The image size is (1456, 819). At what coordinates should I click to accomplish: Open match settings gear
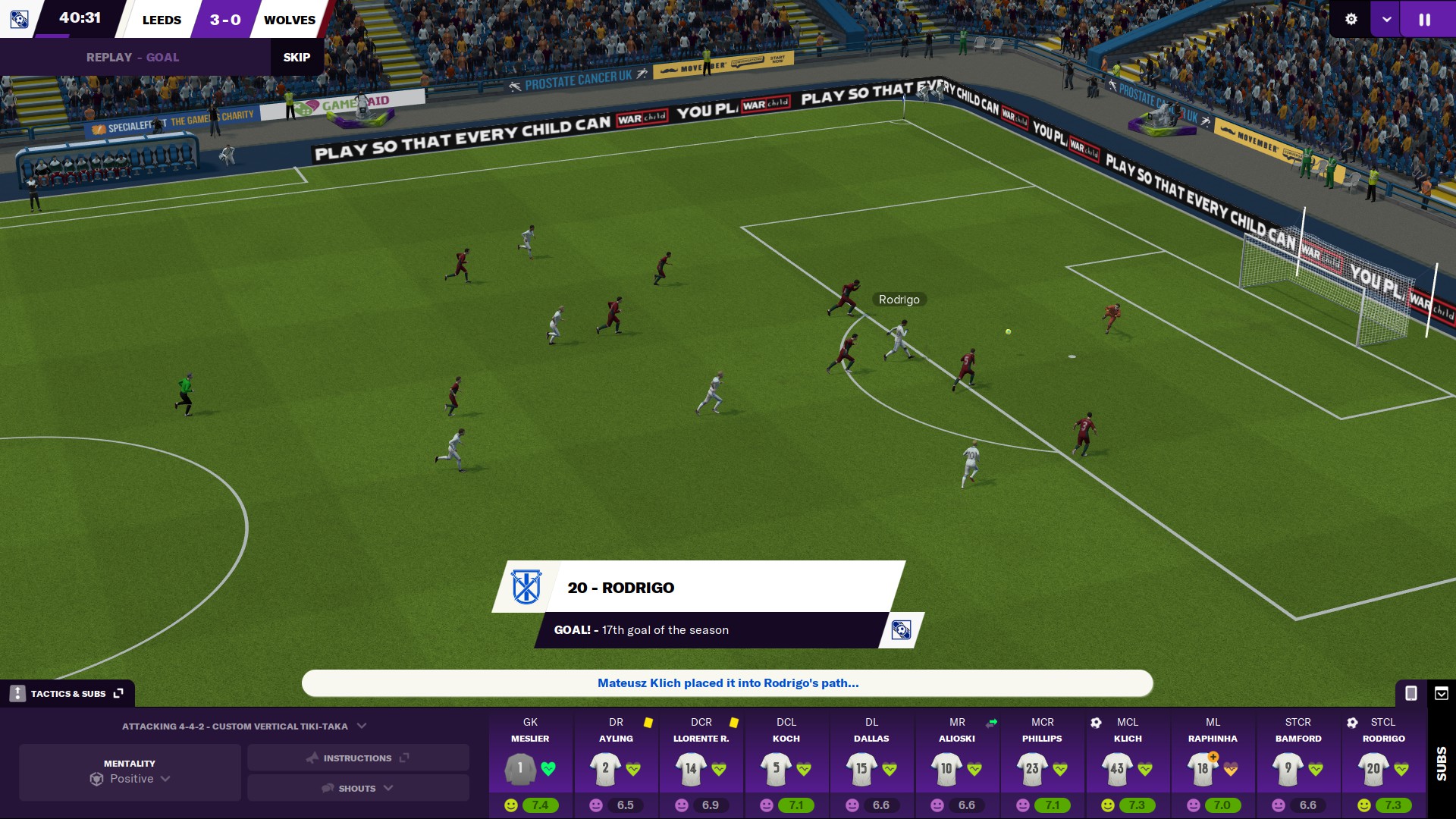point(1351,20)
